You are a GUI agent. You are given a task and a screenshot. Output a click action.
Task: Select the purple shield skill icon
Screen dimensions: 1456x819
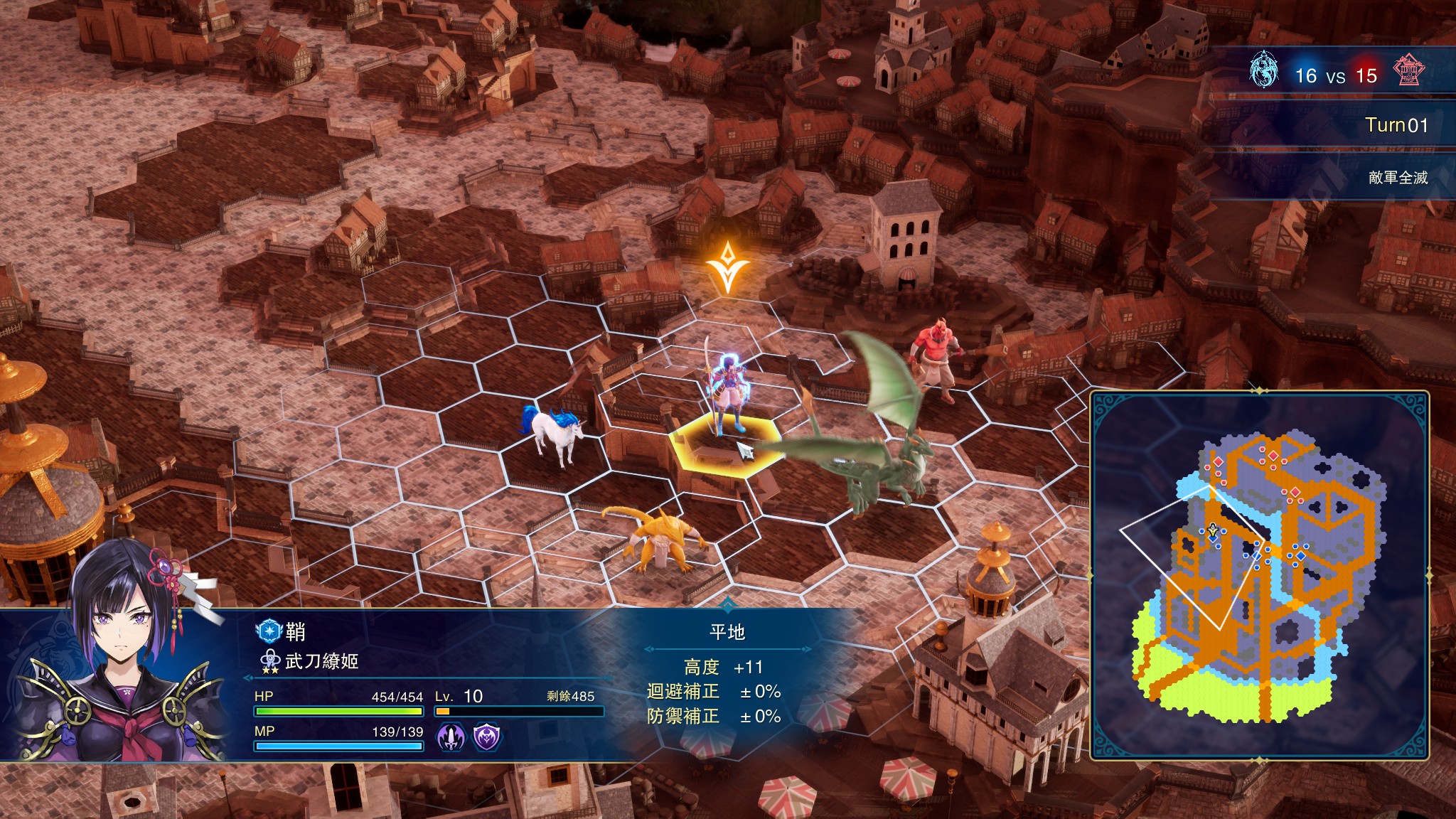click(x=487, y=737)
